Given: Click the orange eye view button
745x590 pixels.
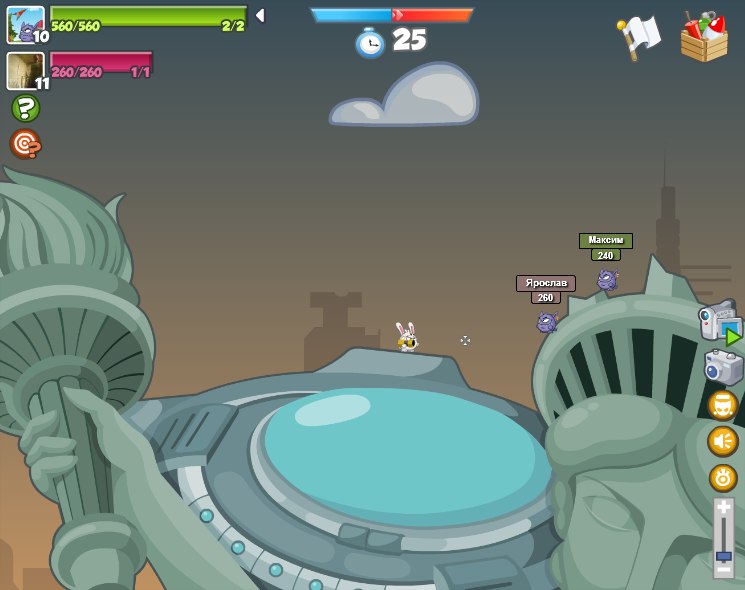Looking at the screenshot, I should (722, 477).
